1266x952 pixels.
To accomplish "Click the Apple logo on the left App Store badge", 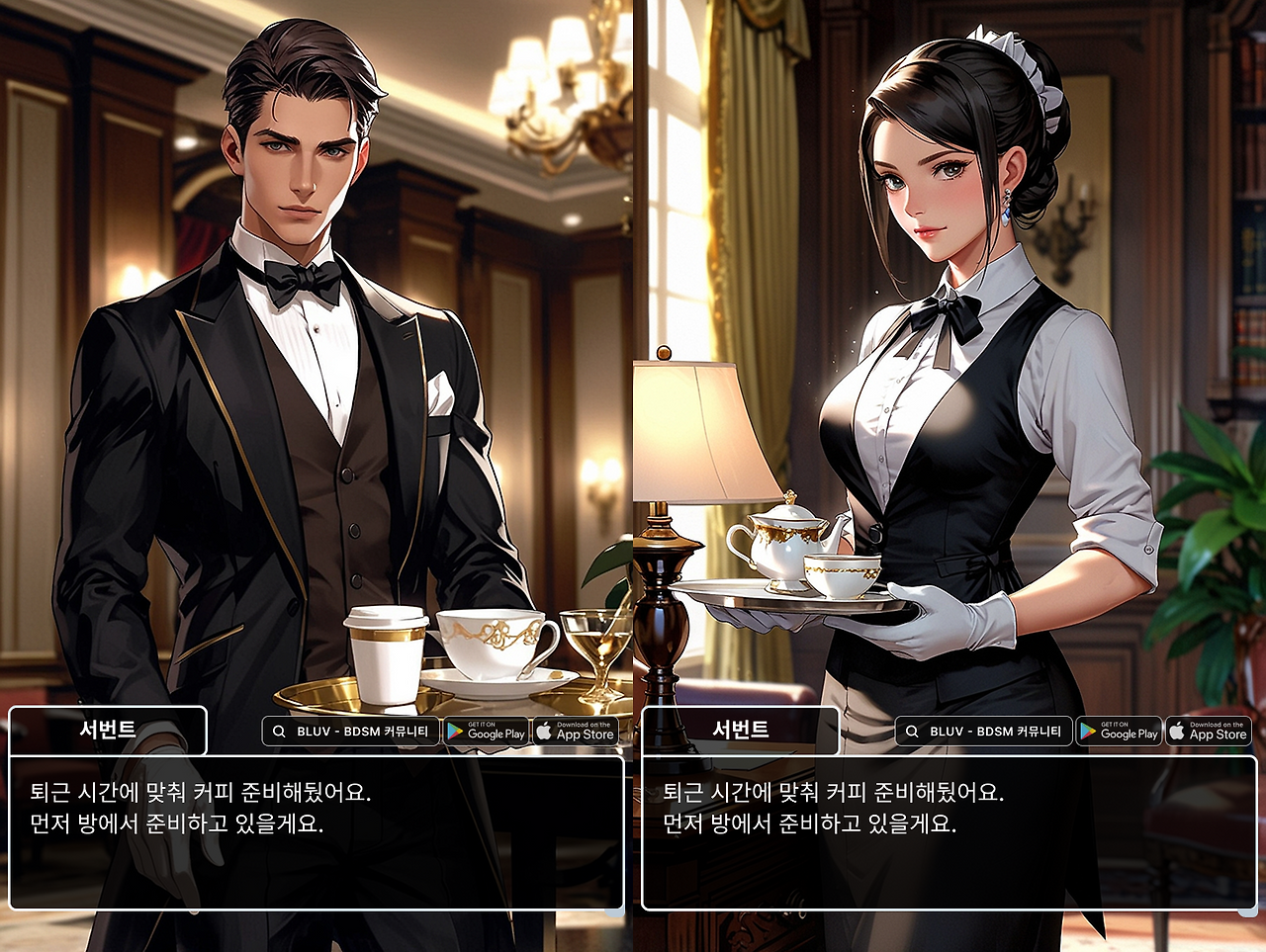I will (545, 732).
